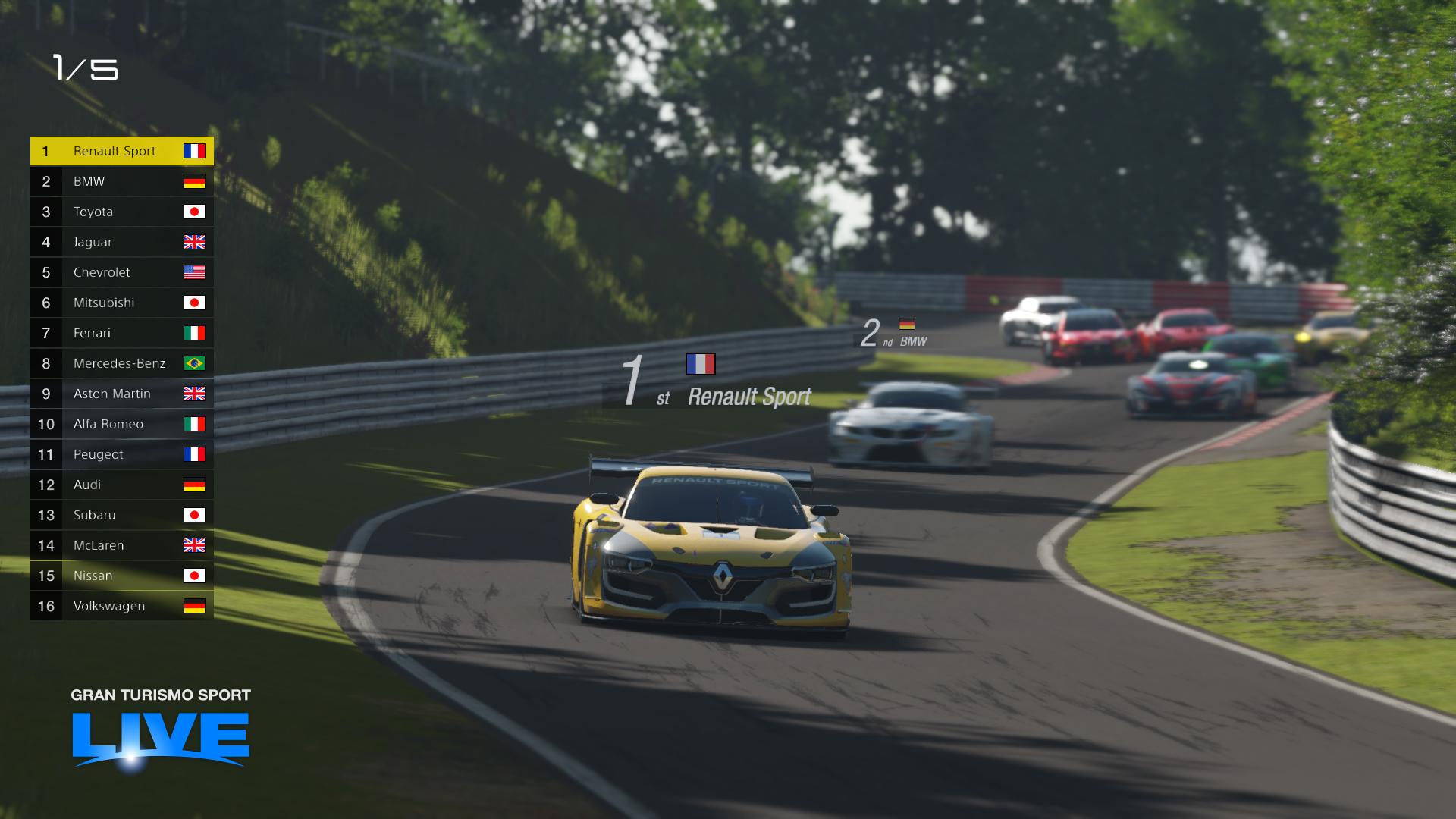The image size is (1456, 819).
Task: Click the Japanese flag beside Toyota
Action: (x=196, y=212)
